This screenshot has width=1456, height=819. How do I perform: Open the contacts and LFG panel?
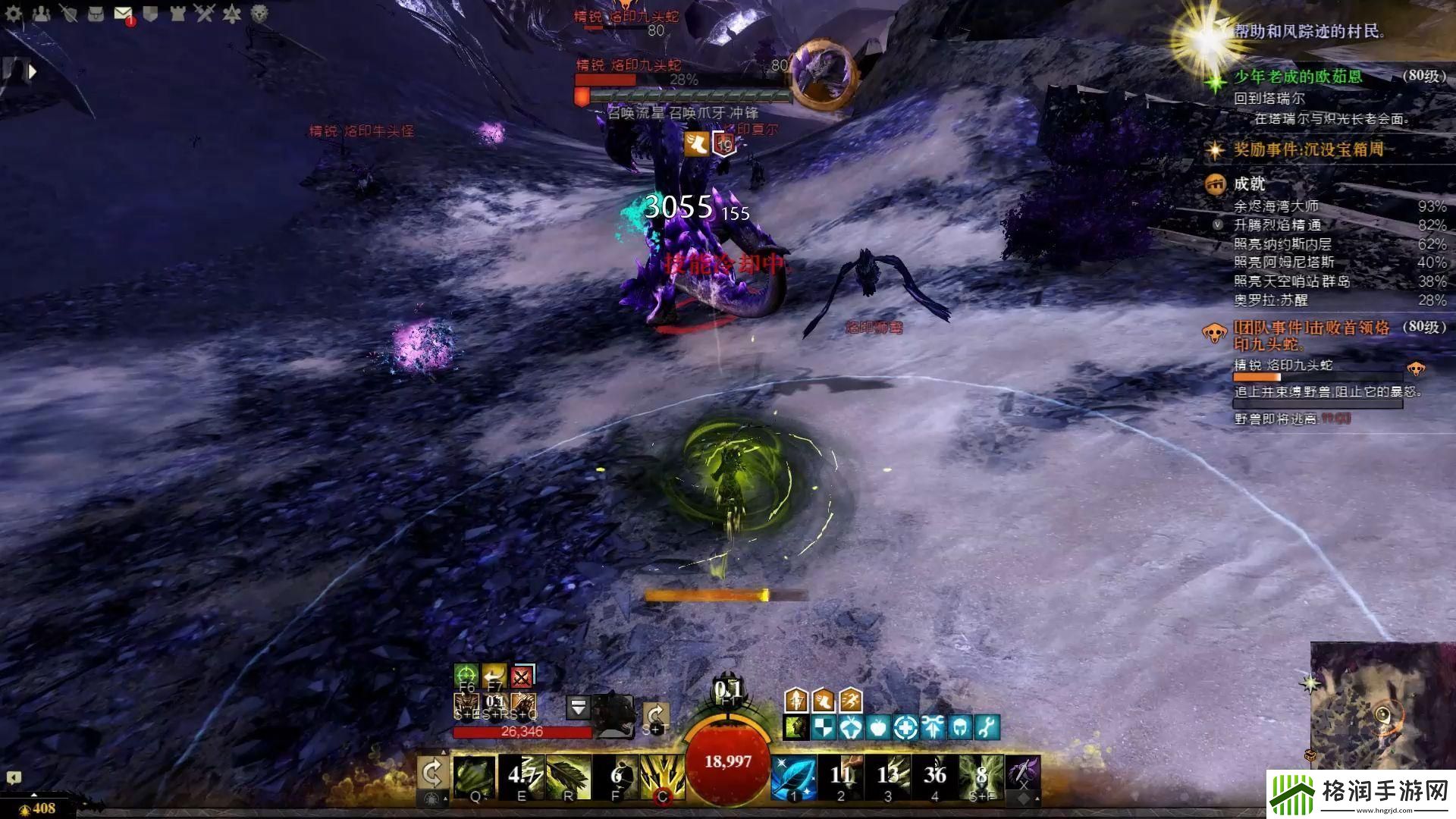(x=41, y=14)
